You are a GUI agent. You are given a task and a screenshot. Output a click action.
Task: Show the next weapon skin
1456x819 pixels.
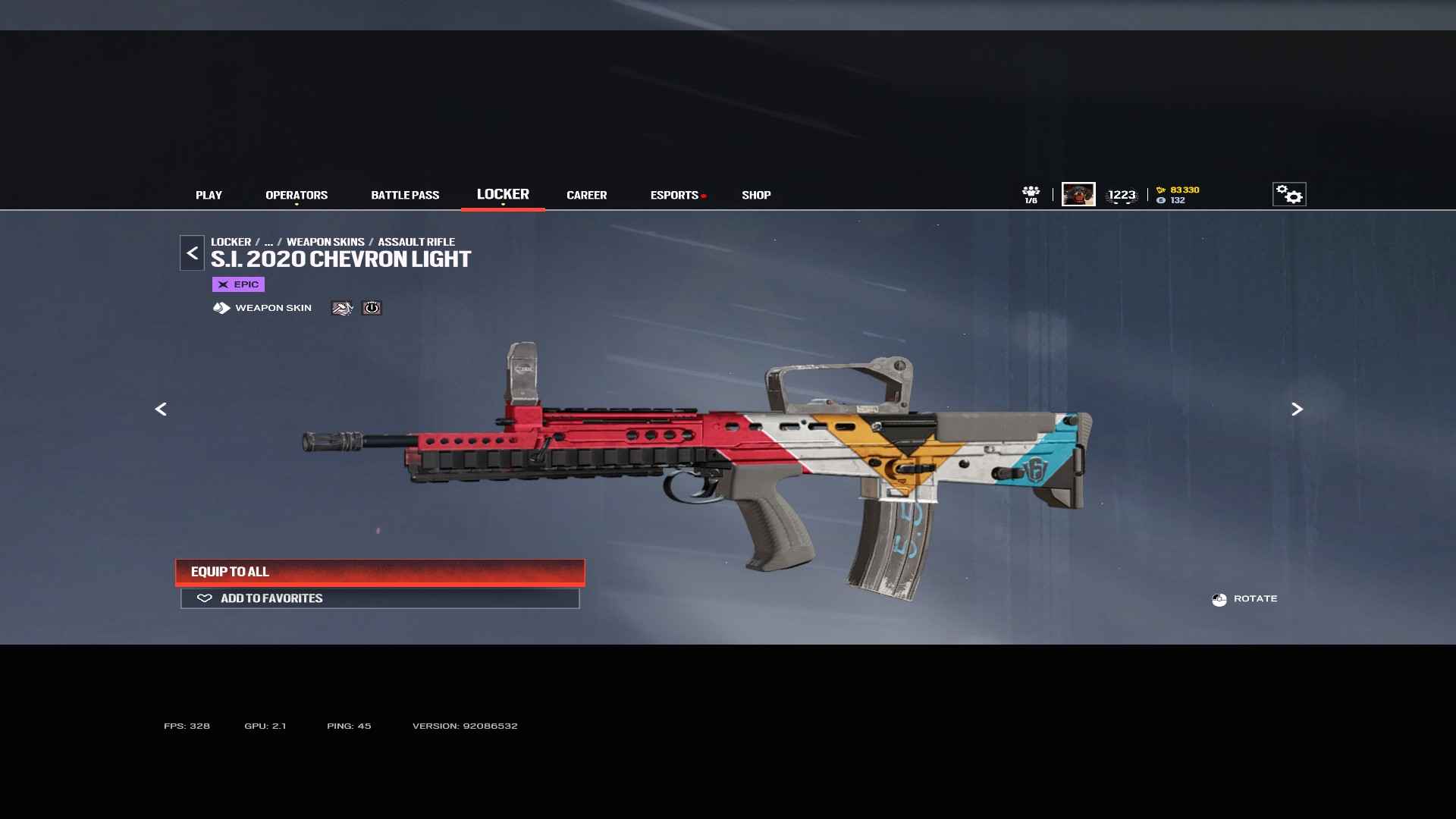click(x=1297, y=409)
